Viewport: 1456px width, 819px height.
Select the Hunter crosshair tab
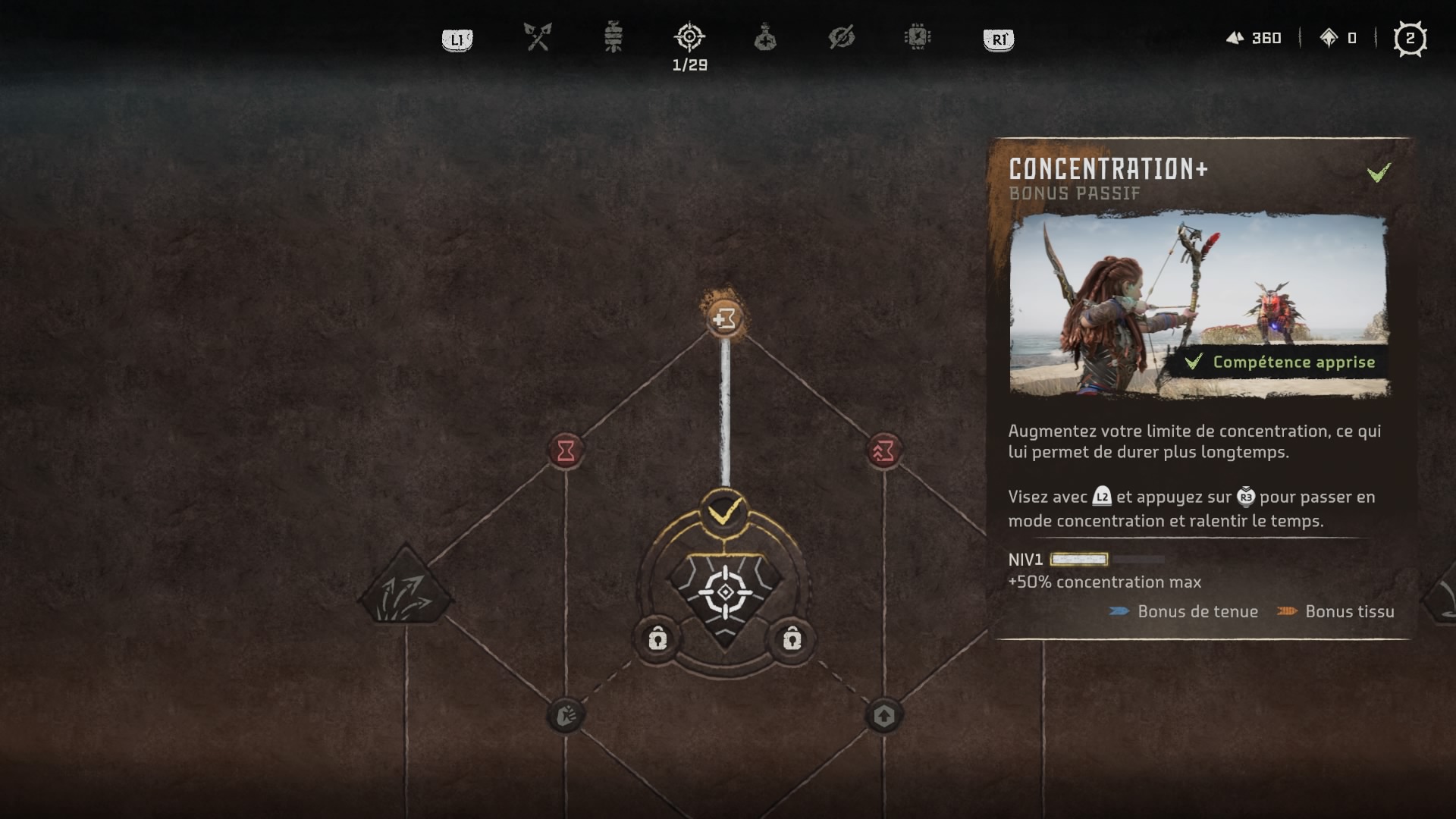pos(689,36)
